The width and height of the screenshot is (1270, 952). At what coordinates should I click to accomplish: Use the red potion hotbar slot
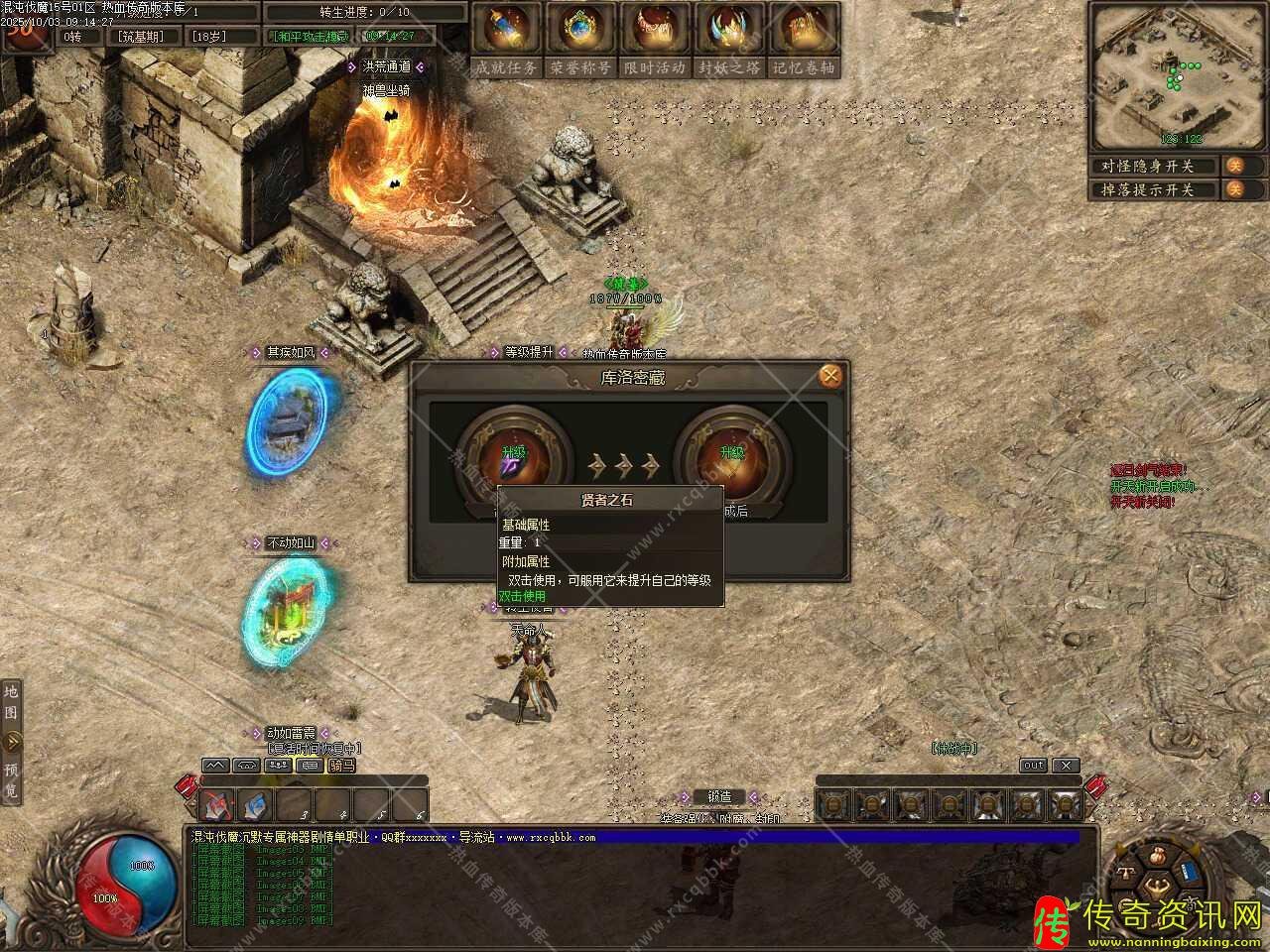218,805
